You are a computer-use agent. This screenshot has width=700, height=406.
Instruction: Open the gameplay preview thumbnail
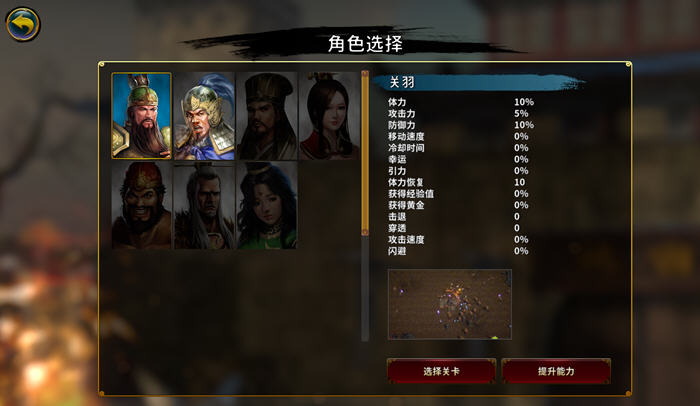pos(449,304)
